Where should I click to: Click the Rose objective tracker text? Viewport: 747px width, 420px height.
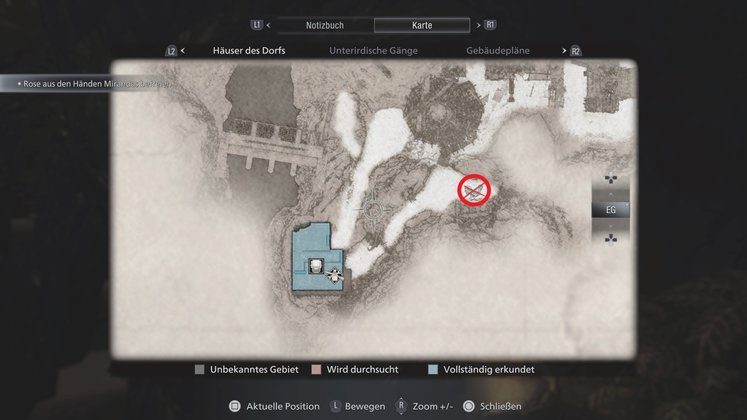coord(90,84)
